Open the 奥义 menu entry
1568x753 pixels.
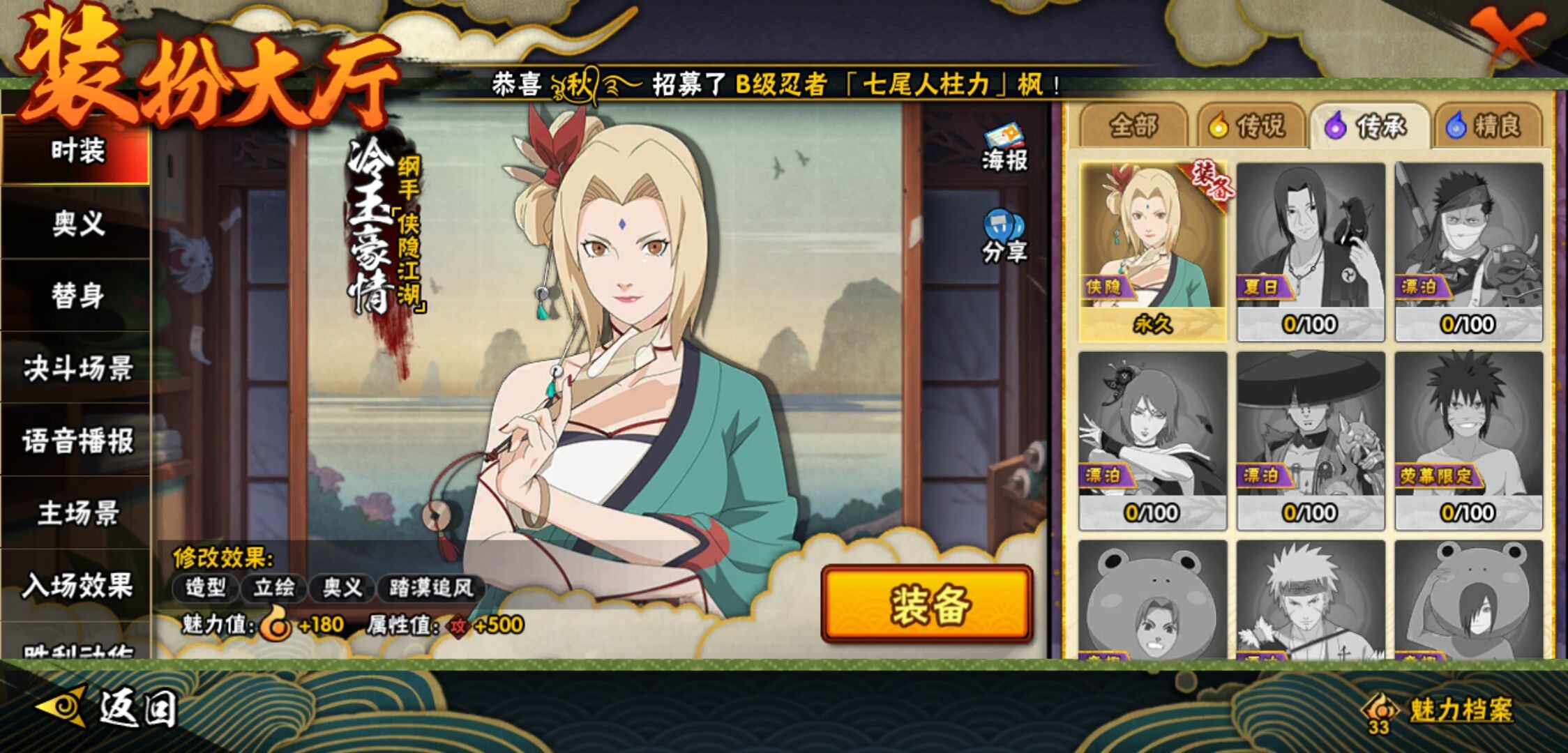point(77,224)
